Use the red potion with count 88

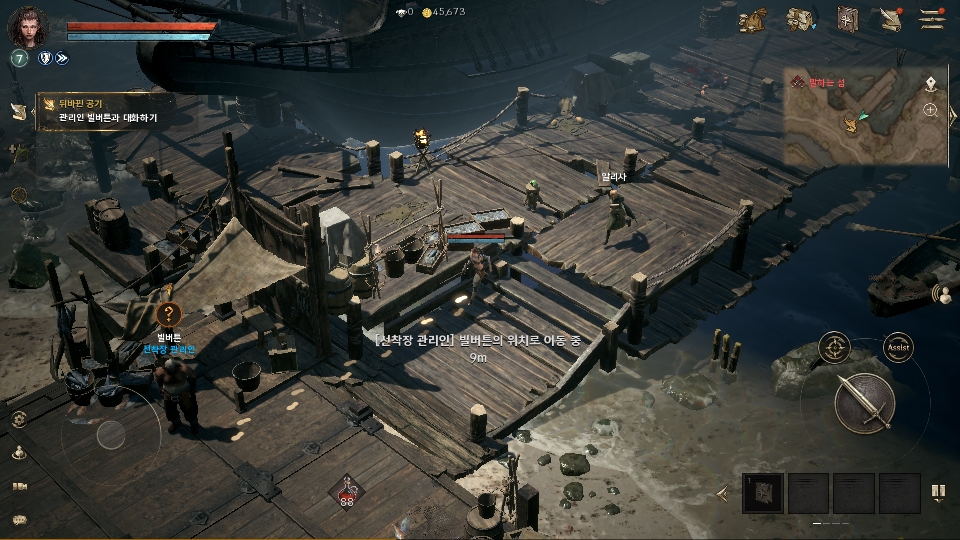coord(347,490)
